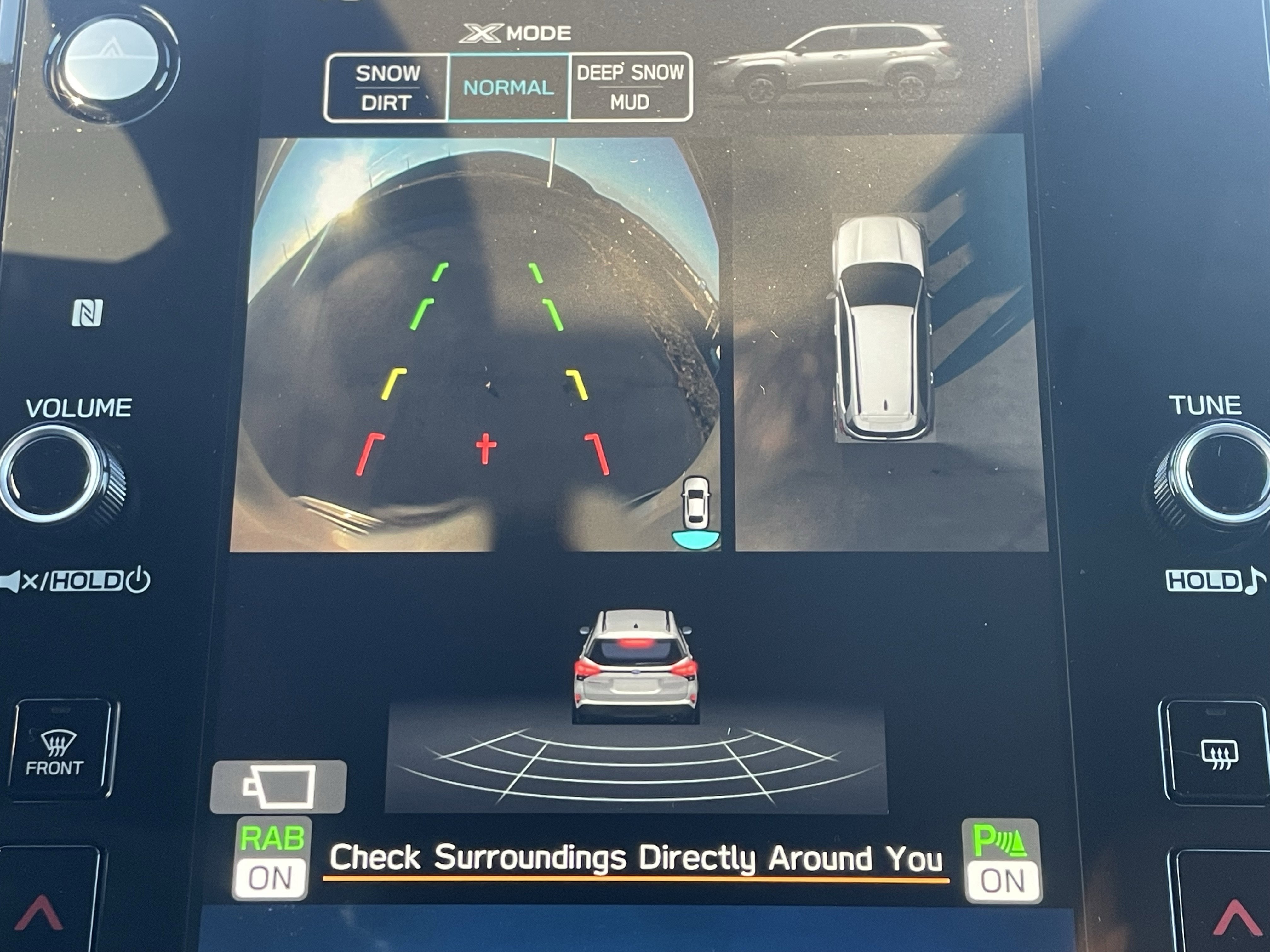This screenshot has height=952, width=1270.
Task: Select the SNOW DIRT X-Mode option
Action: point(386,88)
